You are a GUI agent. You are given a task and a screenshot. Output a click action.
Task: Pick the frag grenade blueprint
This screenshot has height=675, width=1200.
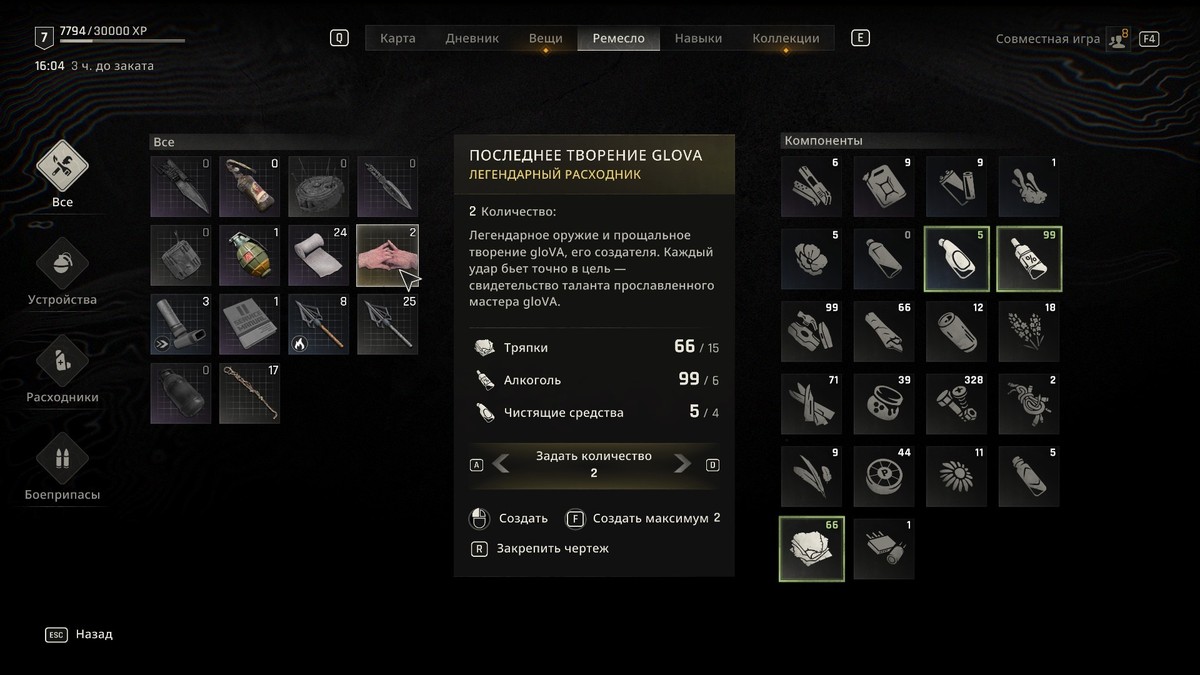(x=250, y=256)
